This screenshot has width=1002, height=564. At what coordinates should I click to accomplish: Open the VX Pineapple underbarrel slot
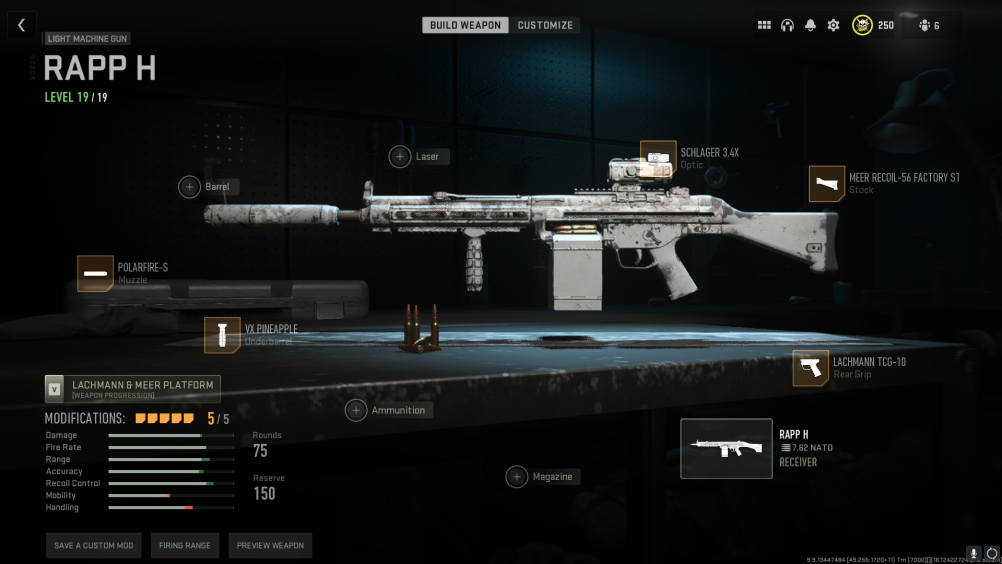point(222,335)
